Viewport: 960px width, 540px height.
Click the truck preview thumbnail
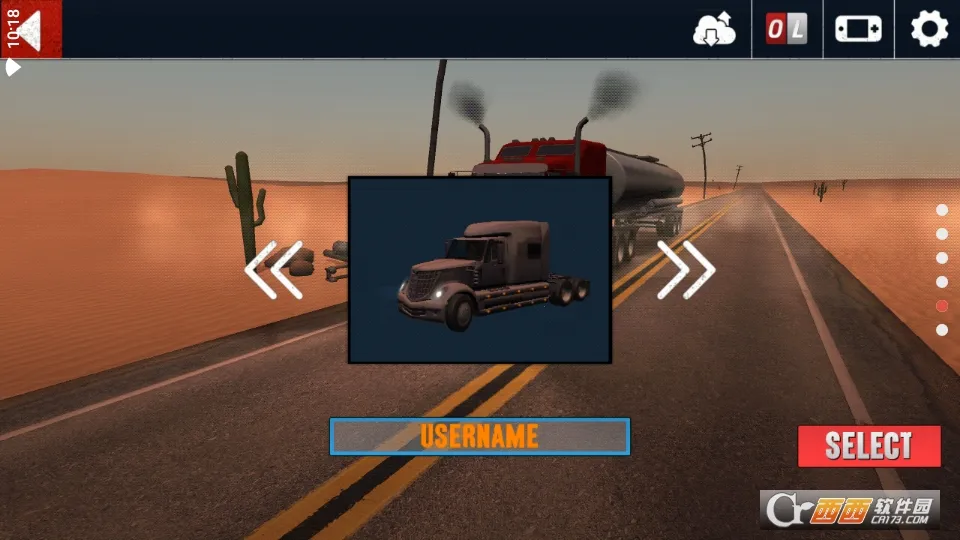tap(479, 270)
